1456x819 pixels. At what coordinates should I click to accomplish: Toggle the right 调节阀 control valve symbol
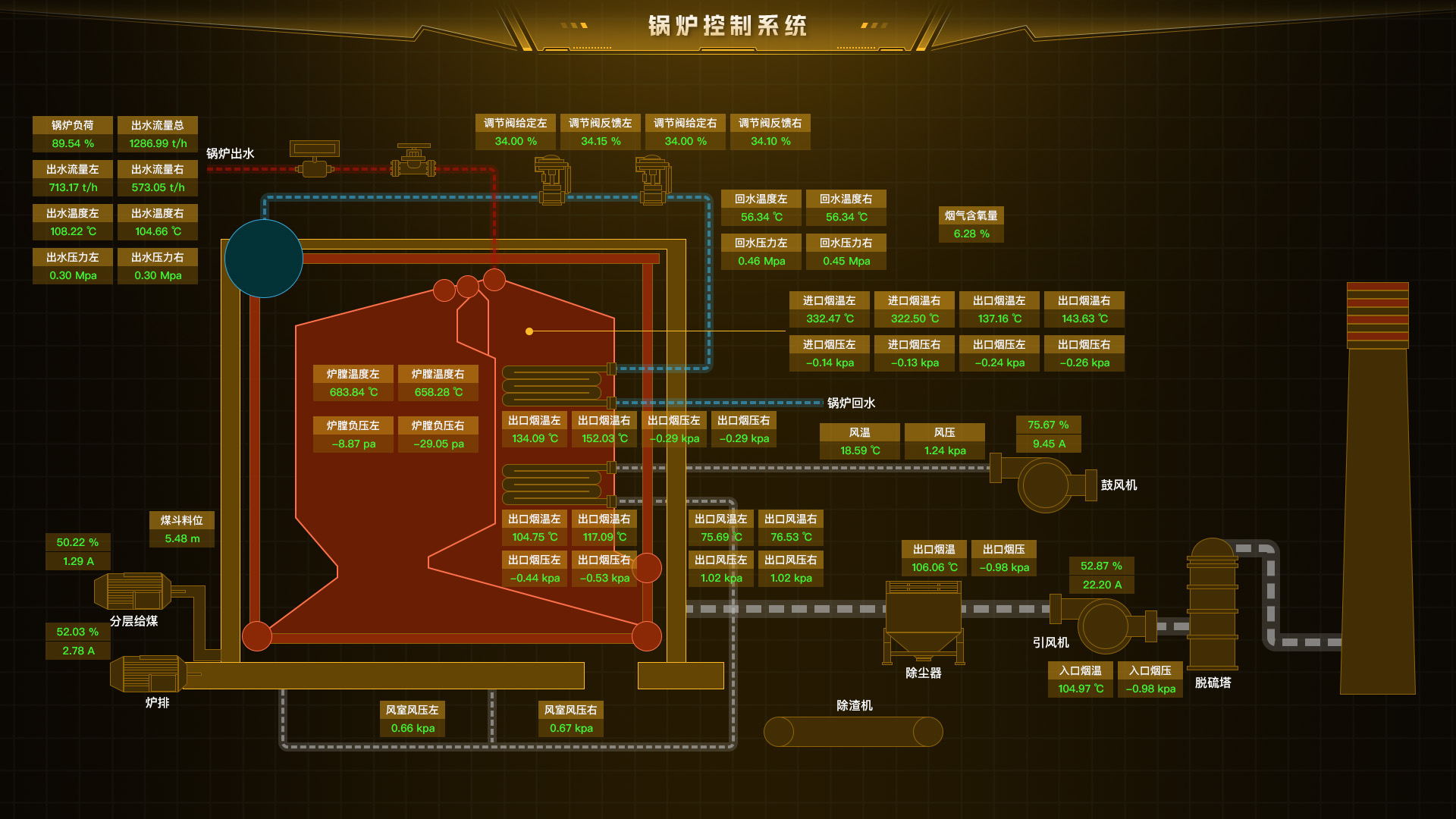(x=654, y=182)
